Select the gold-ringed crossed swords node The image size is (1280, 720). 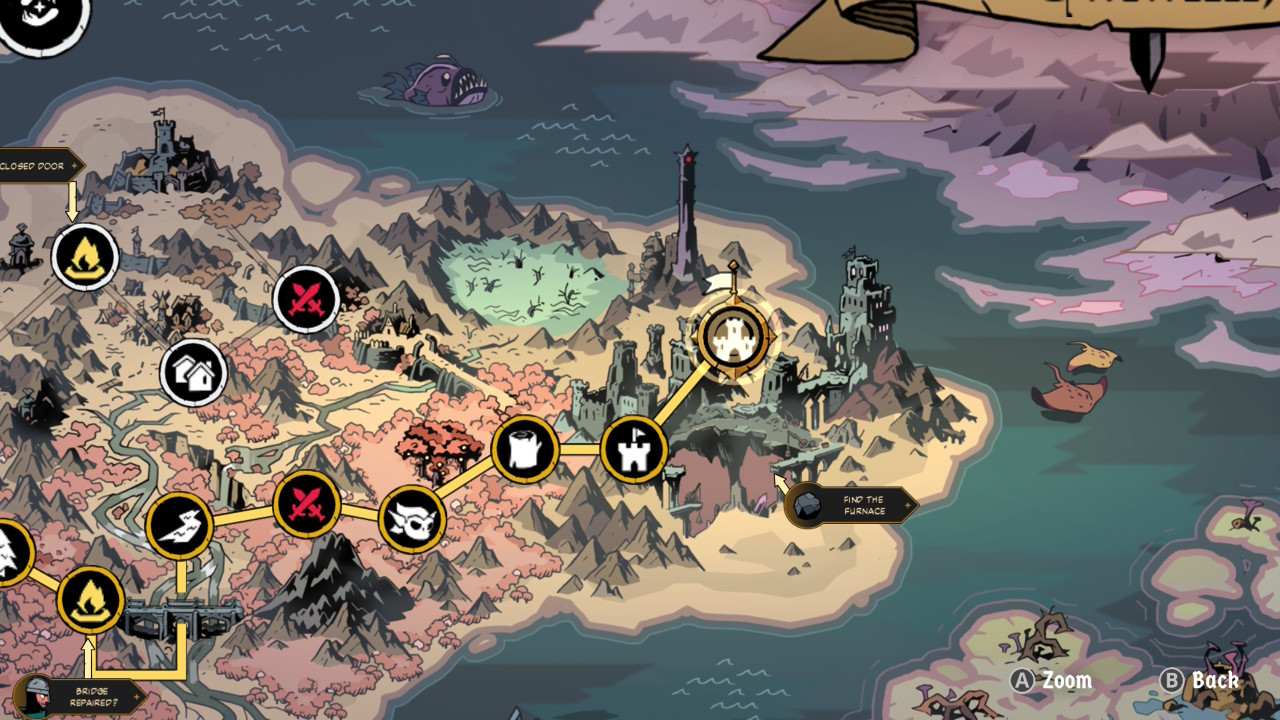coord(307,504)
